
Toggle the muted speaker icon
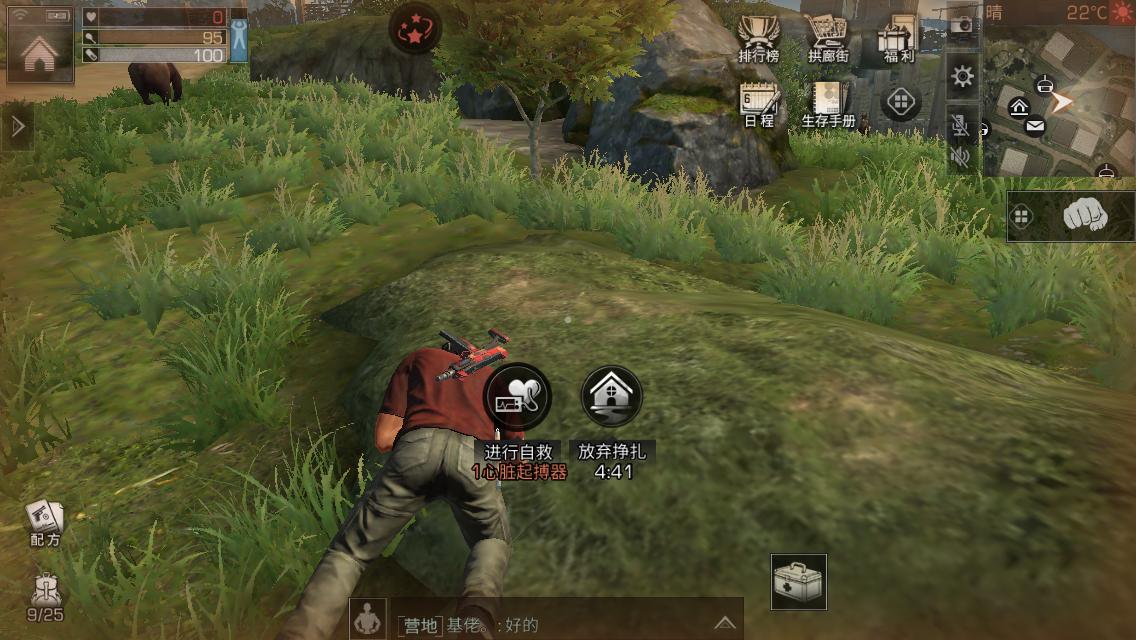961,157
